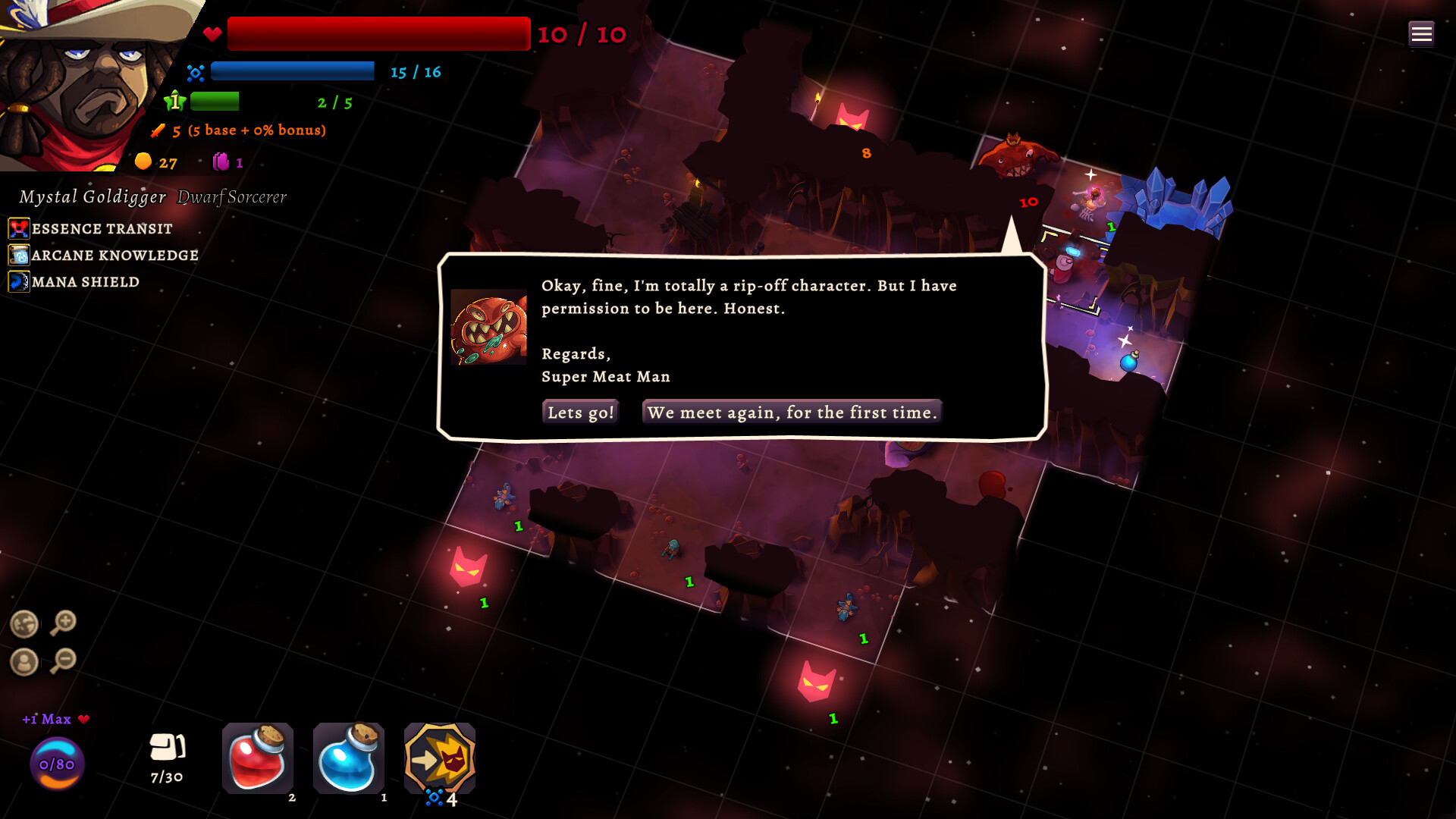The image size is (1456, 819).
Task: Open the hamburger menu top right
Action: 1421,33
